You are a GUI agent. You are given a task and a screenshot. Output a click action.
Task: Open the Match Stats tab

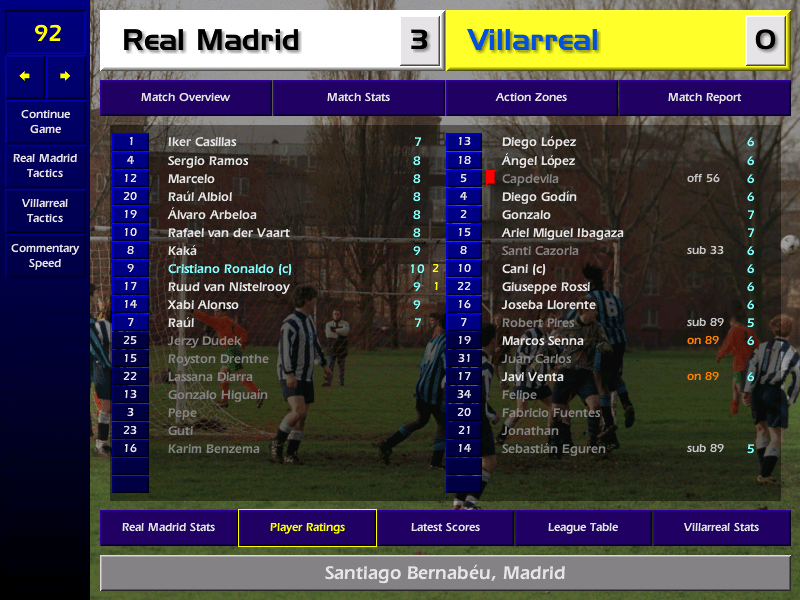tap(358, 97)
